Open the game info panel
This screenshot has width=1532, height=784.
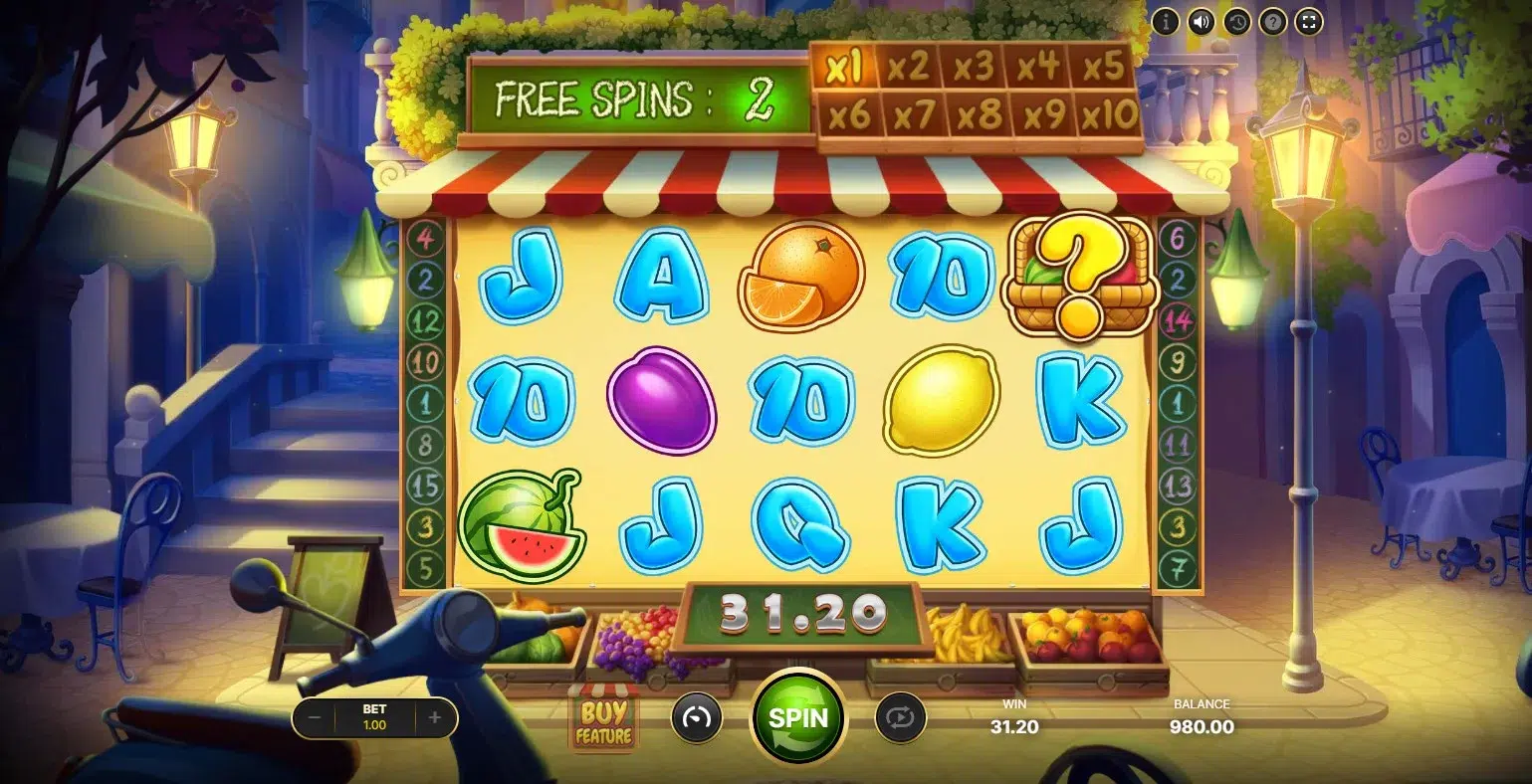1165,21
